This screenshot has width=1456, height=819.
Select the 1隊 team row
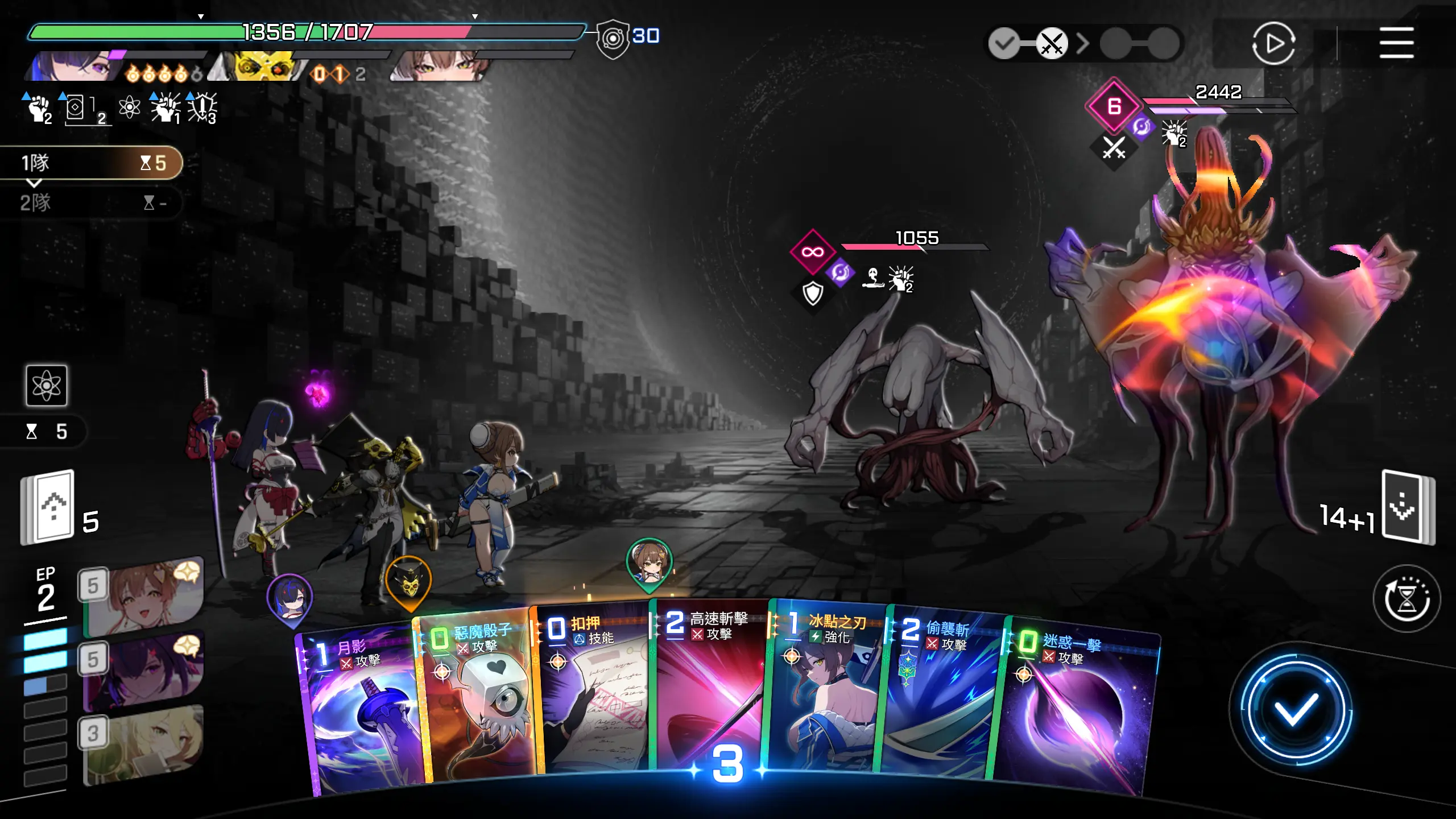pyautogui.click(x=91, y=163)
